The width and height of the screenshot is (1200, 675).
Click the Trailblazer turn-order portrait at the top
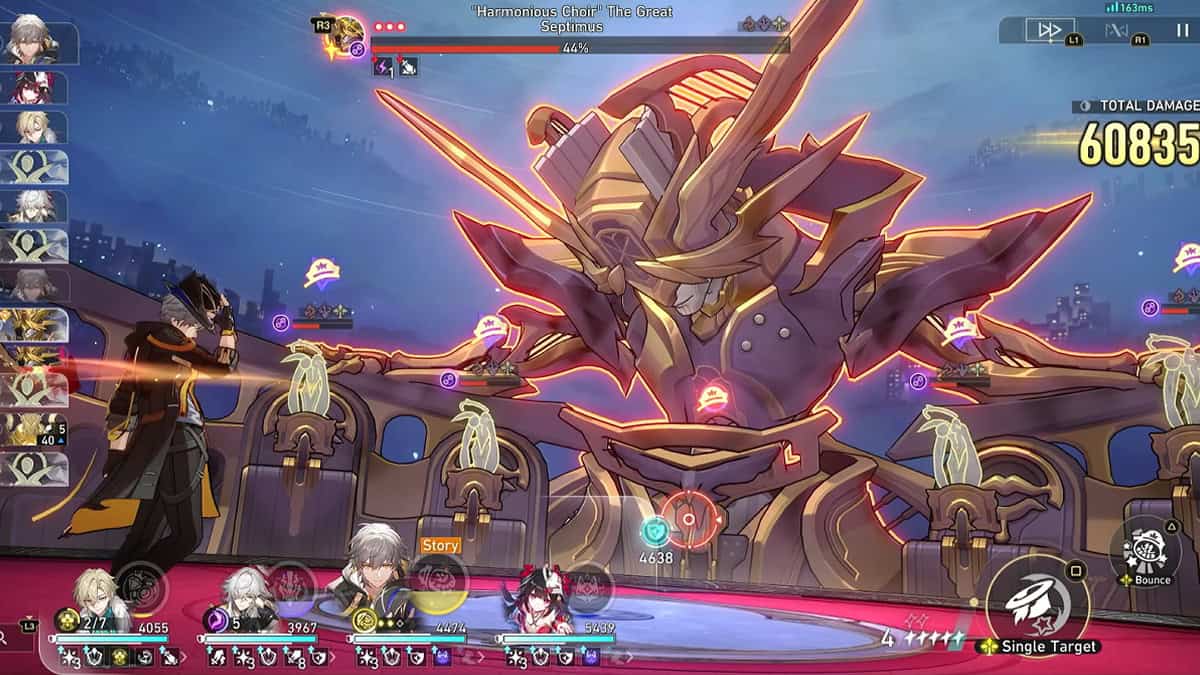(x=32, y=42)
